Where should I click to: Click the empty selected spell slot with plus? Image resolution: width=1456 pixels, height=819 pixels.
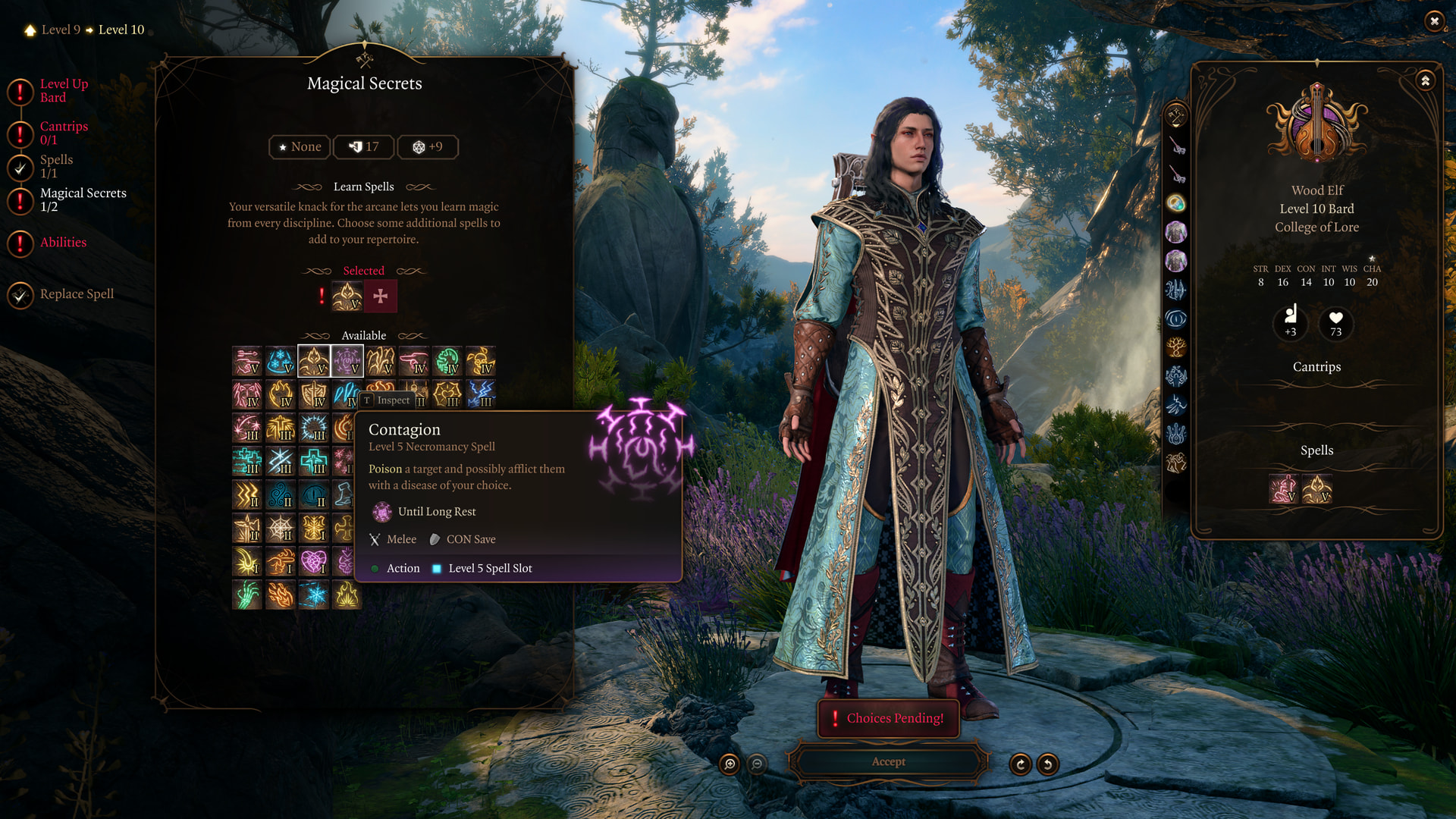point(381,297)
